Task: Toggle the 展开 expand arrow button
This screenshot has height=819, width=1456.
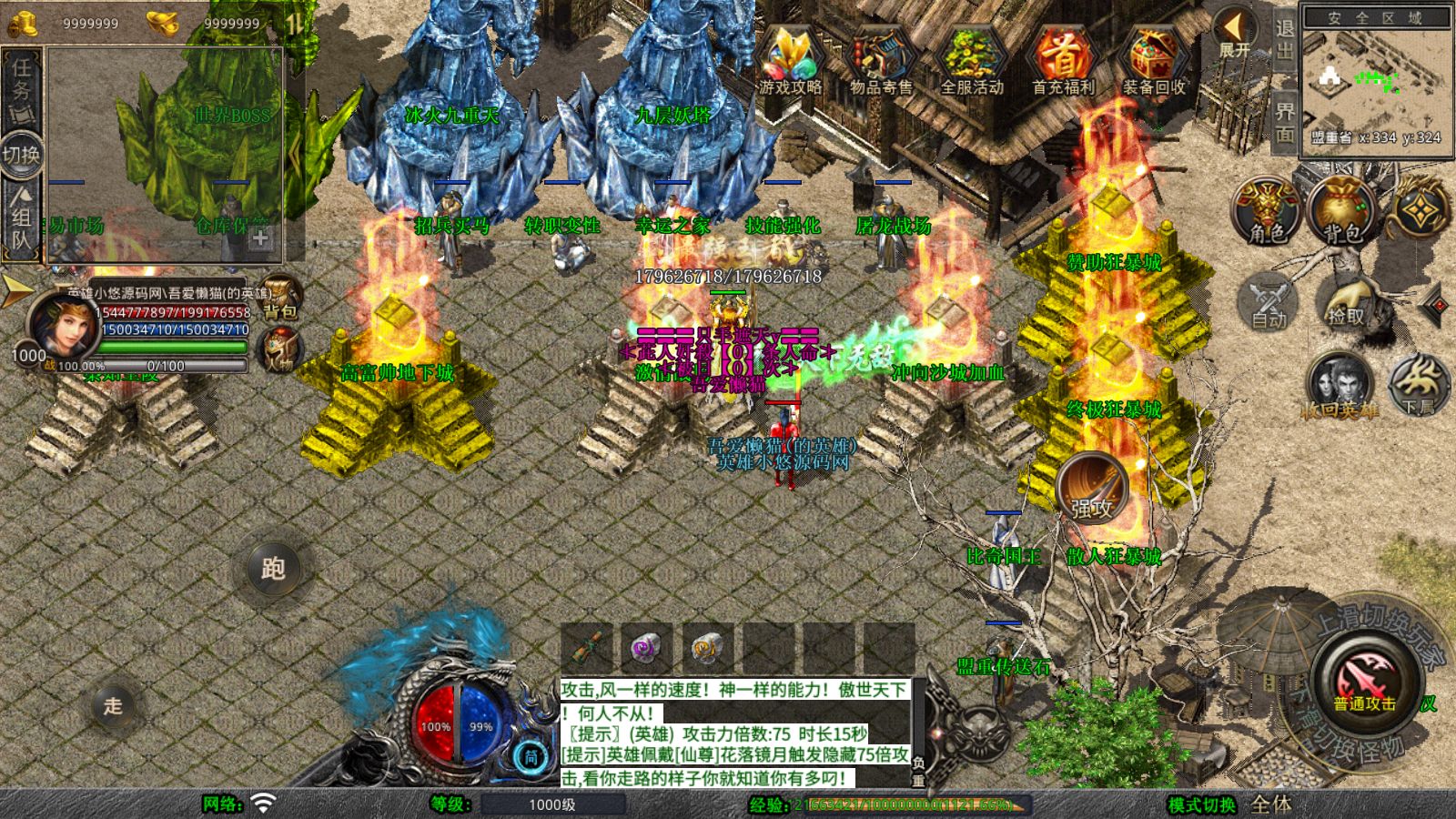Action: [x=1235, y=35]
